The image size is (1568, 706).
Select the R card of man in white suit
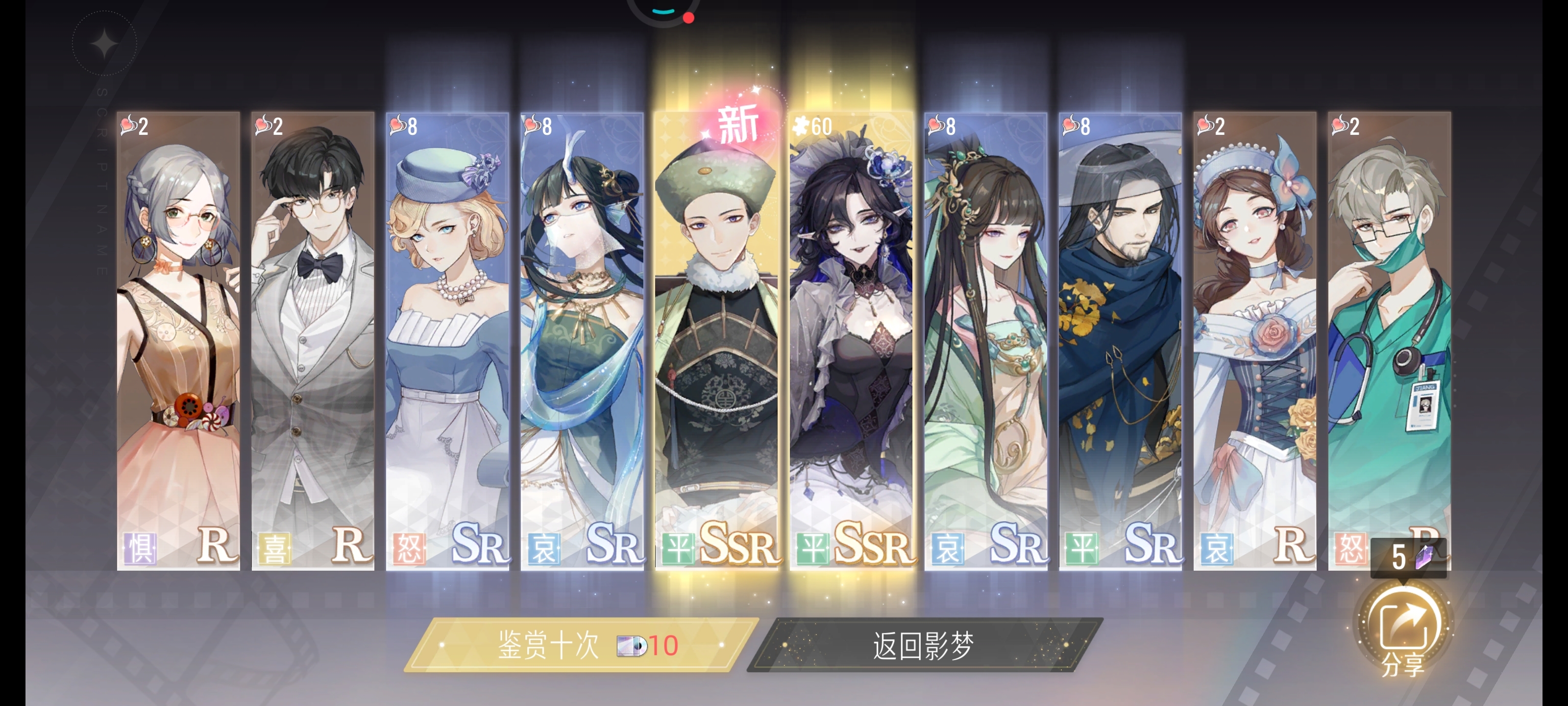pyautogui.click(x=312, y=341)
